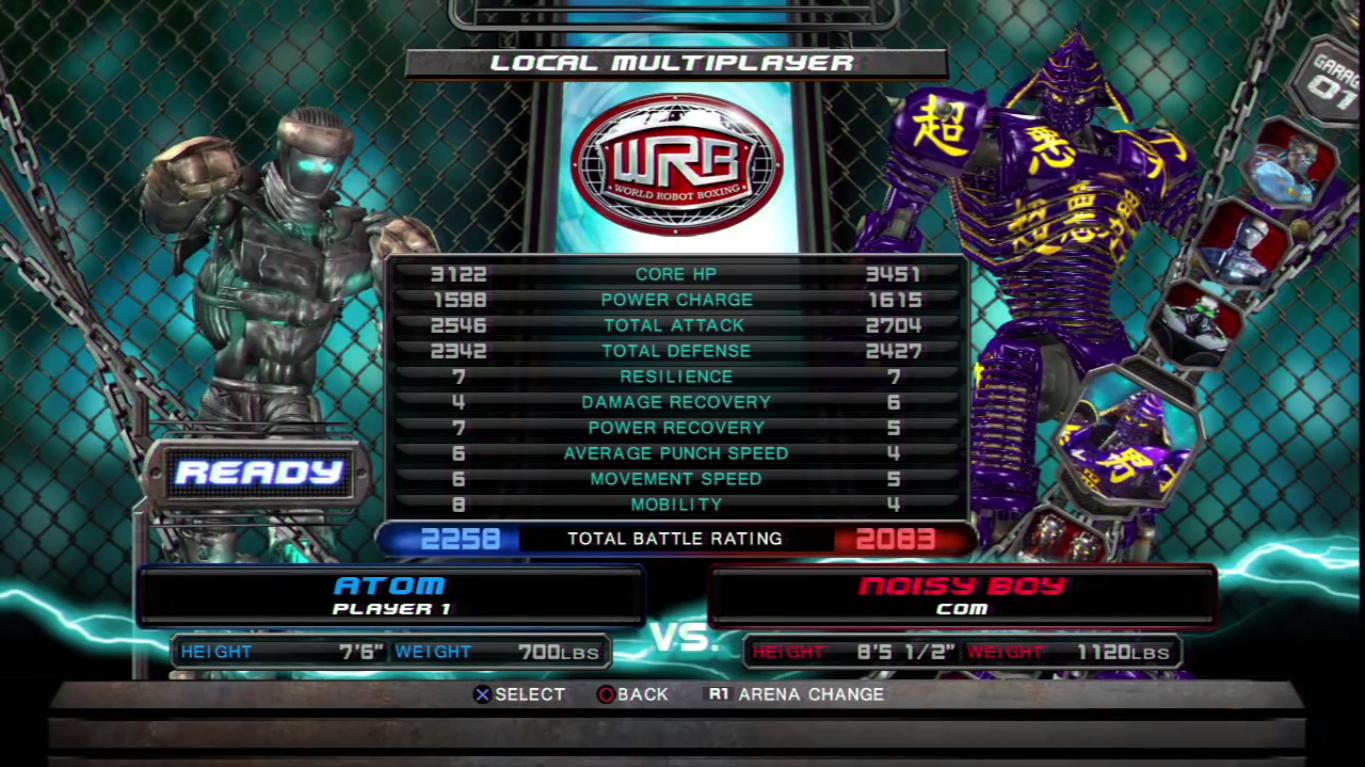Screen dimensions: 1365x767
Task: Click BACK to return to previous screen
Action: tap(643, 694)
